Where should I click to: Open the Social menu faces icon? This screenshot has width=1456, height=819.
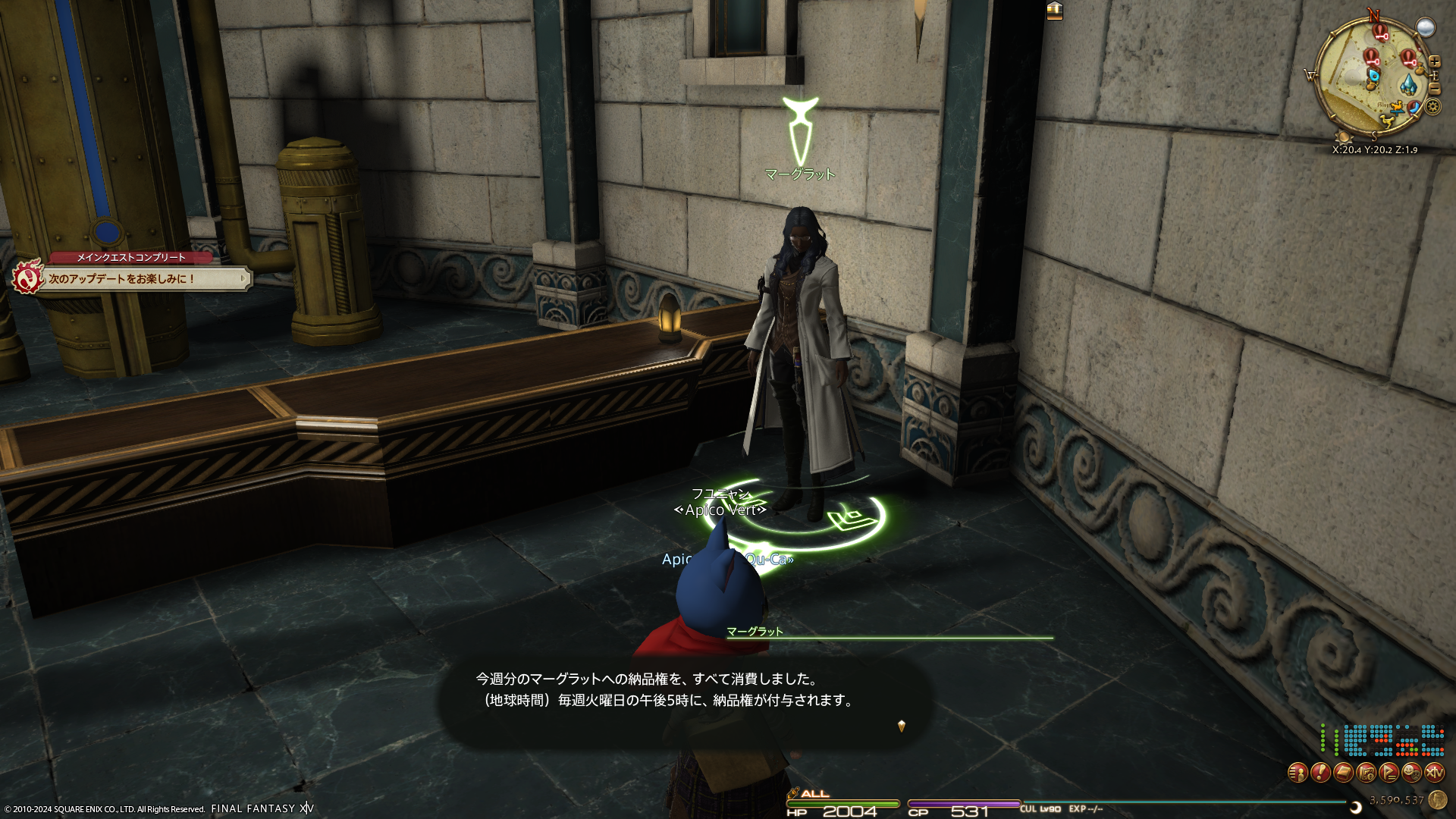pyautogui.click(x=1411, y=773)
